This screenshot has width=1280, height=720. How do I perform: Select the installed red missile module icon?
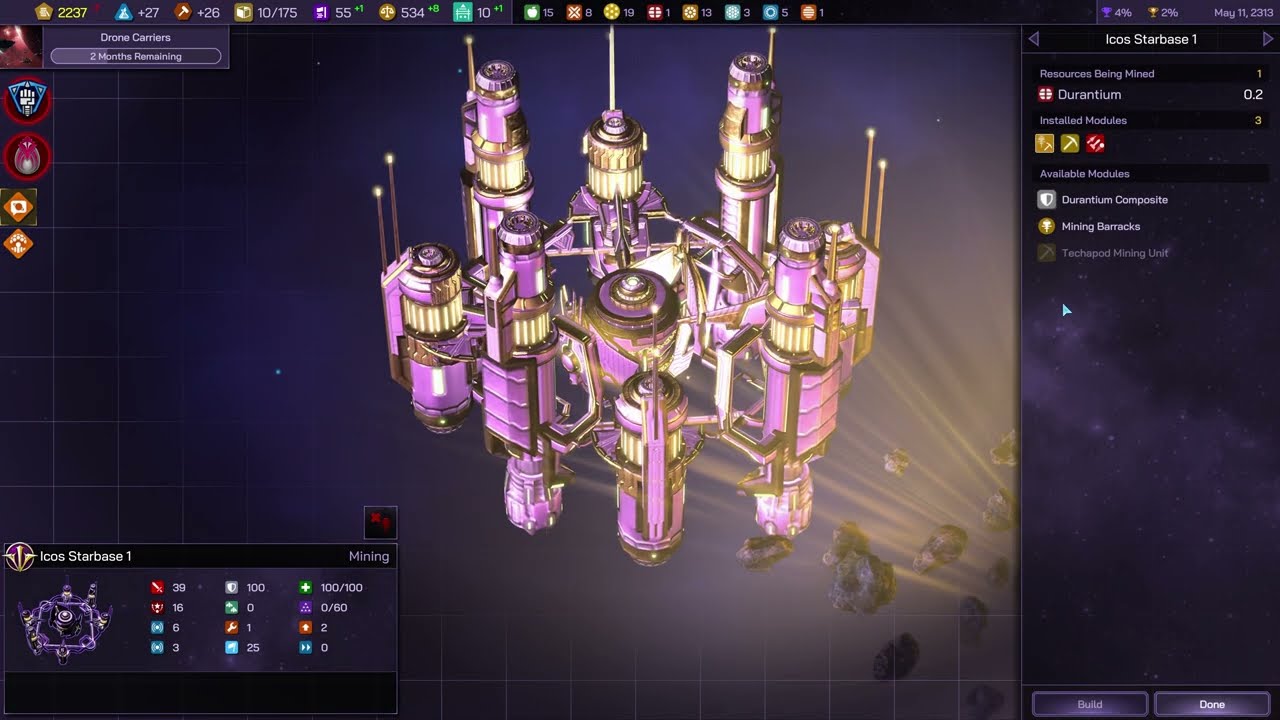1095,144
